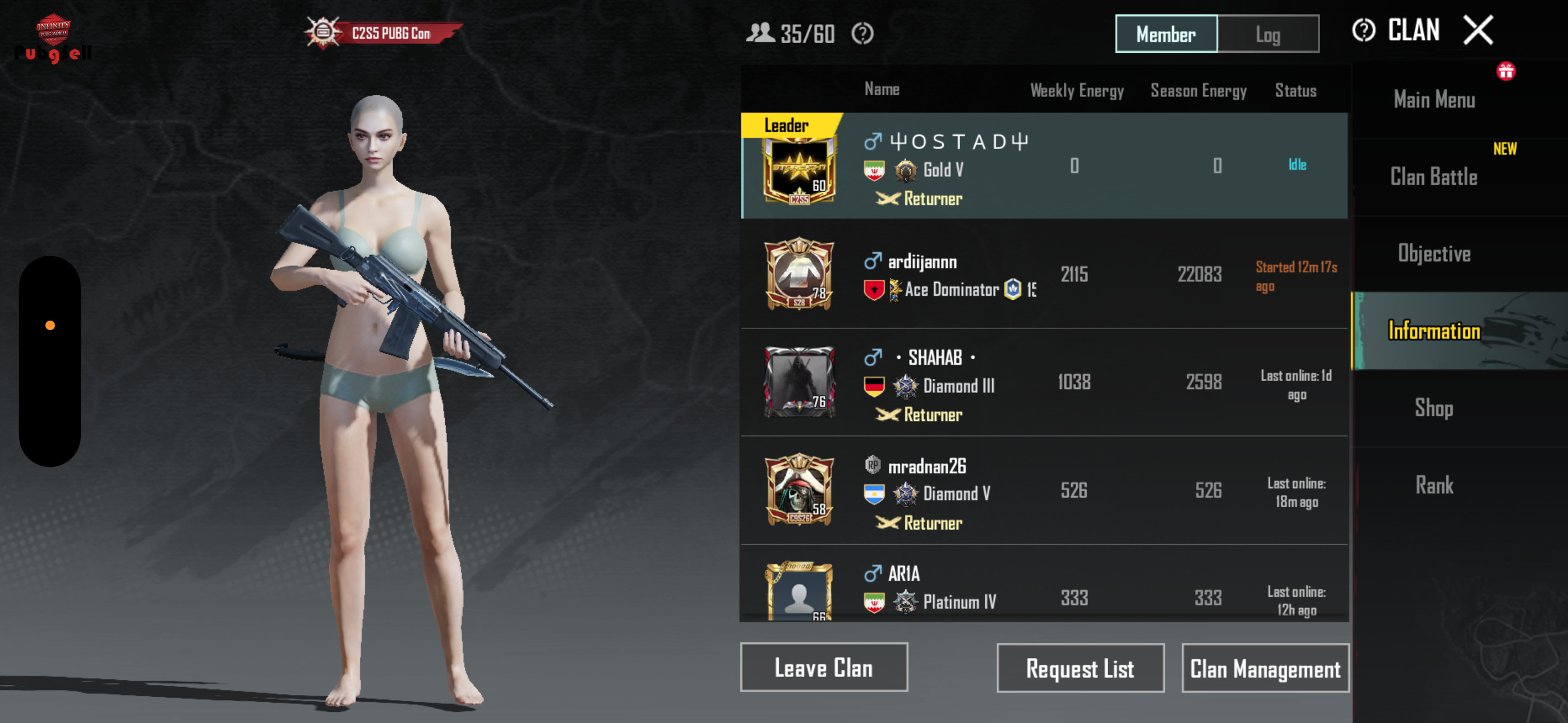The width and height of the screenshot is (1568, 723).
Task: Open the Request List
Action: coord(1080,668)
